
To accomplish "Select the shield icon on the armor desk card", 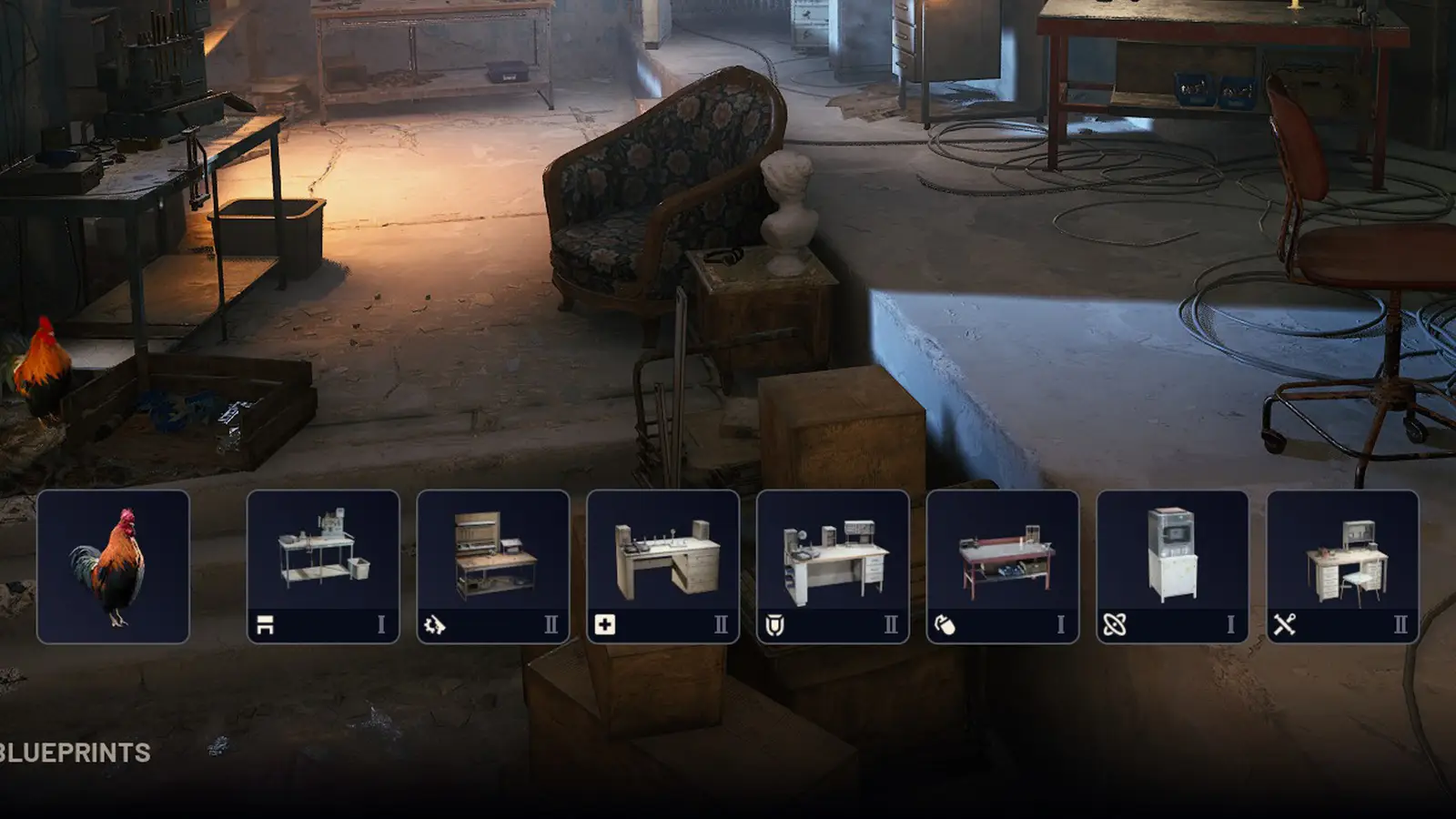I will coord(775,623).
